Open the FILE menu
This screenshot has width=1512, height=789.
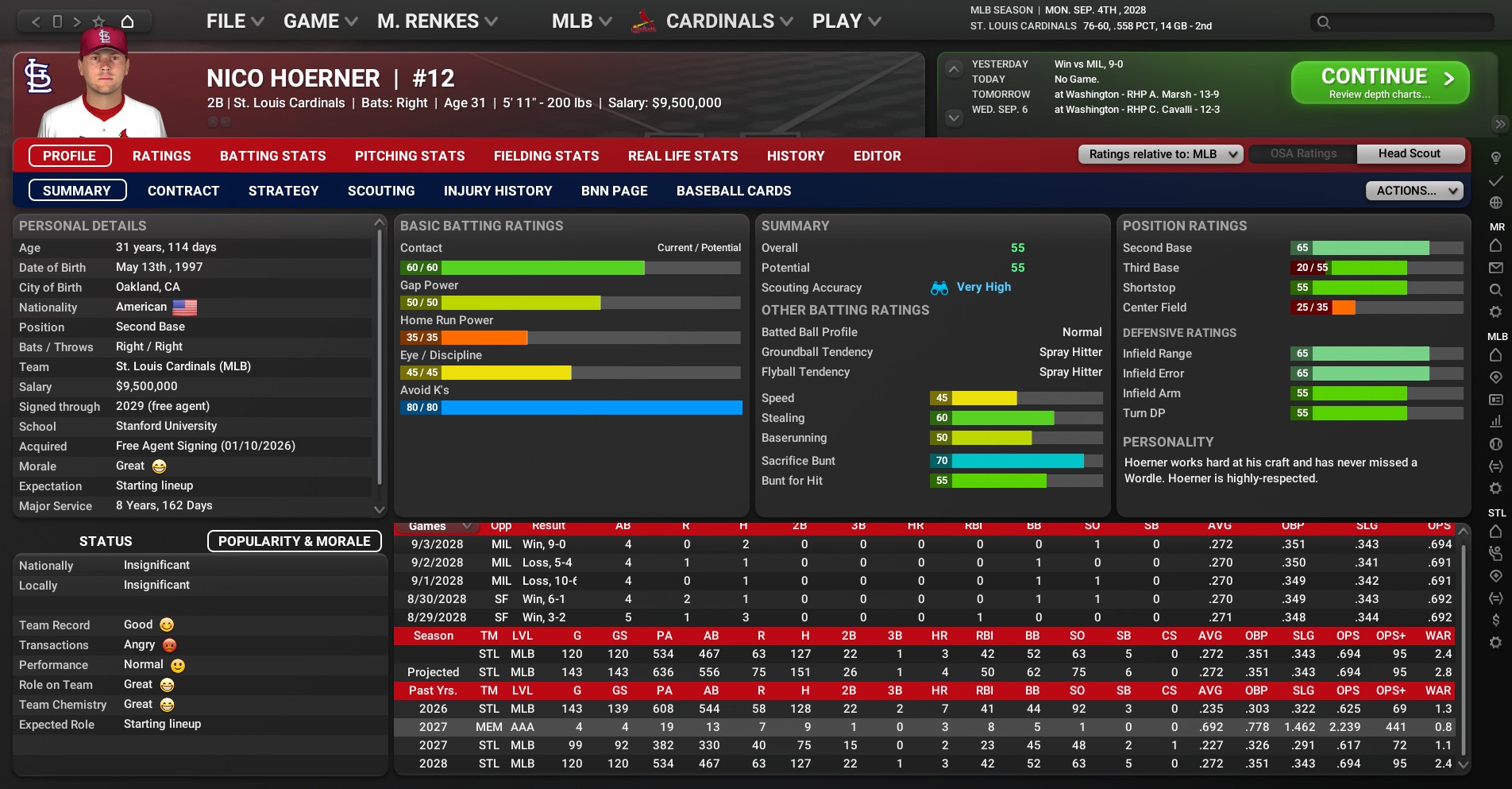coord(234,21)
